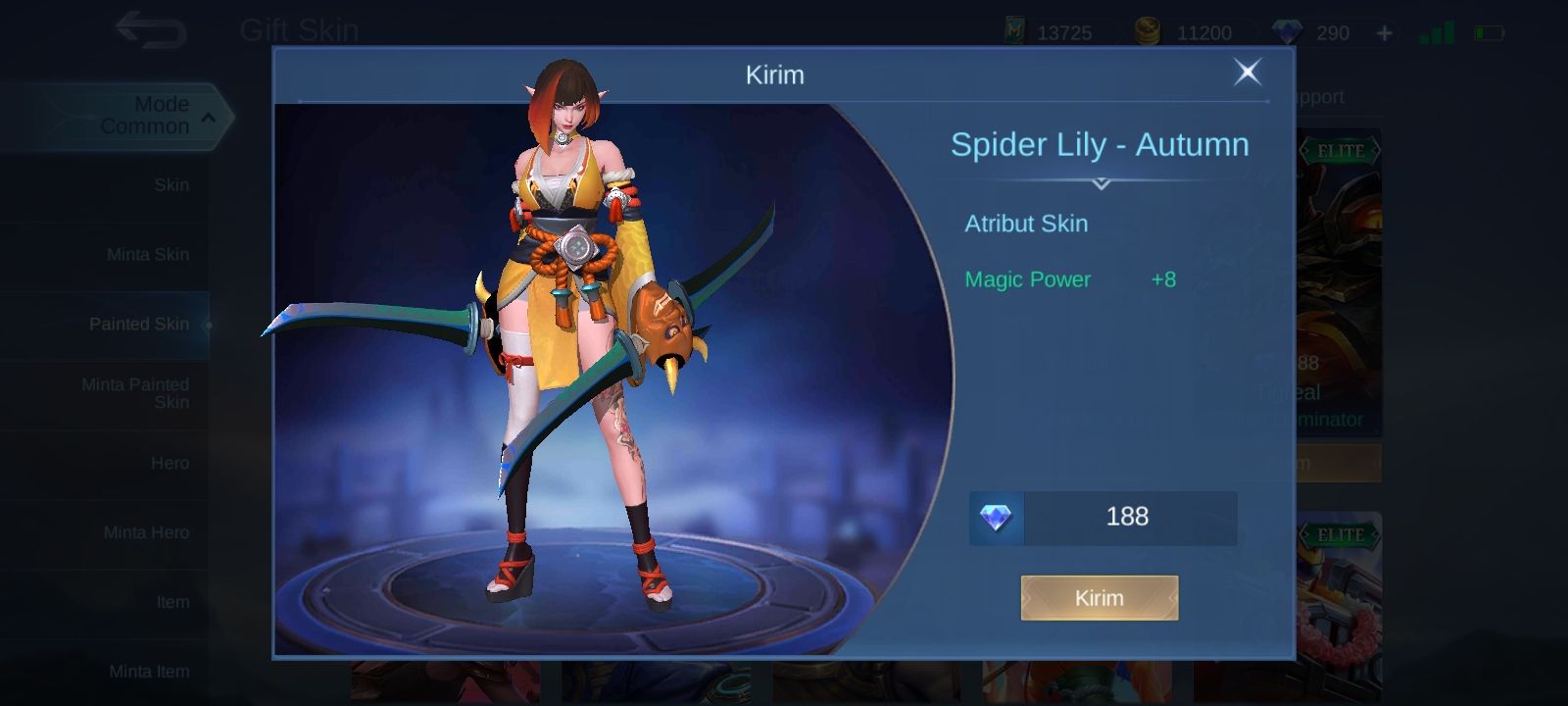Select the Minta Item tab
1568x706 pixels.
[x=149, y=672]
